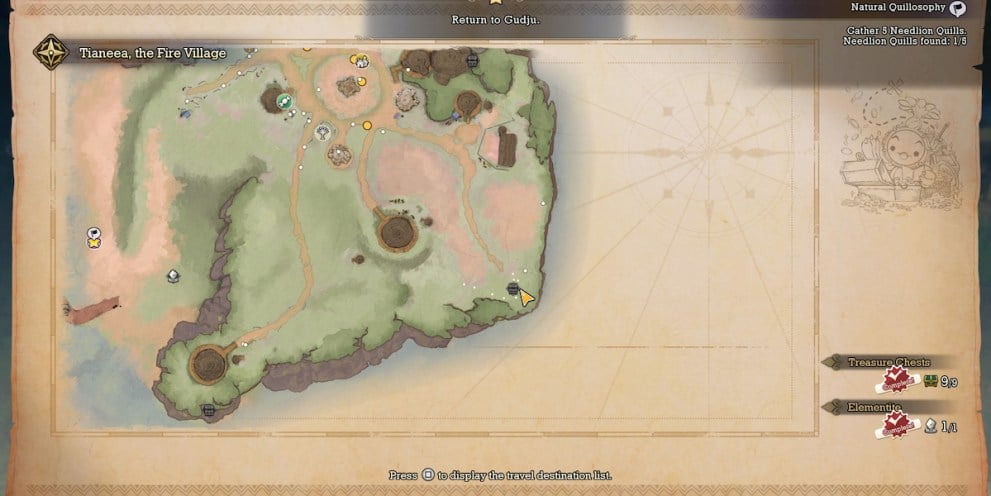Choose the white tree marker in the village
The width and height of the screenshot is (991, 496).
tap(322, 131)
